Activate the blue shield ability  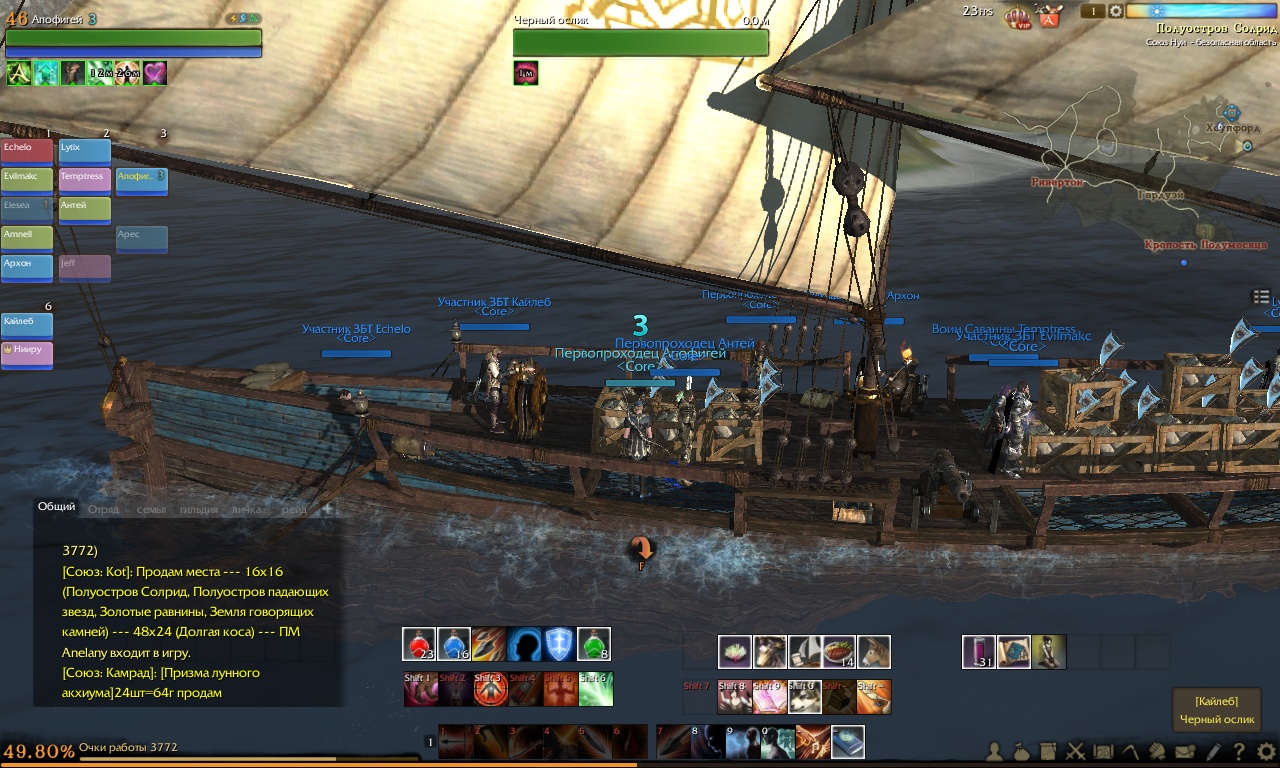click(x=559, y=644)
